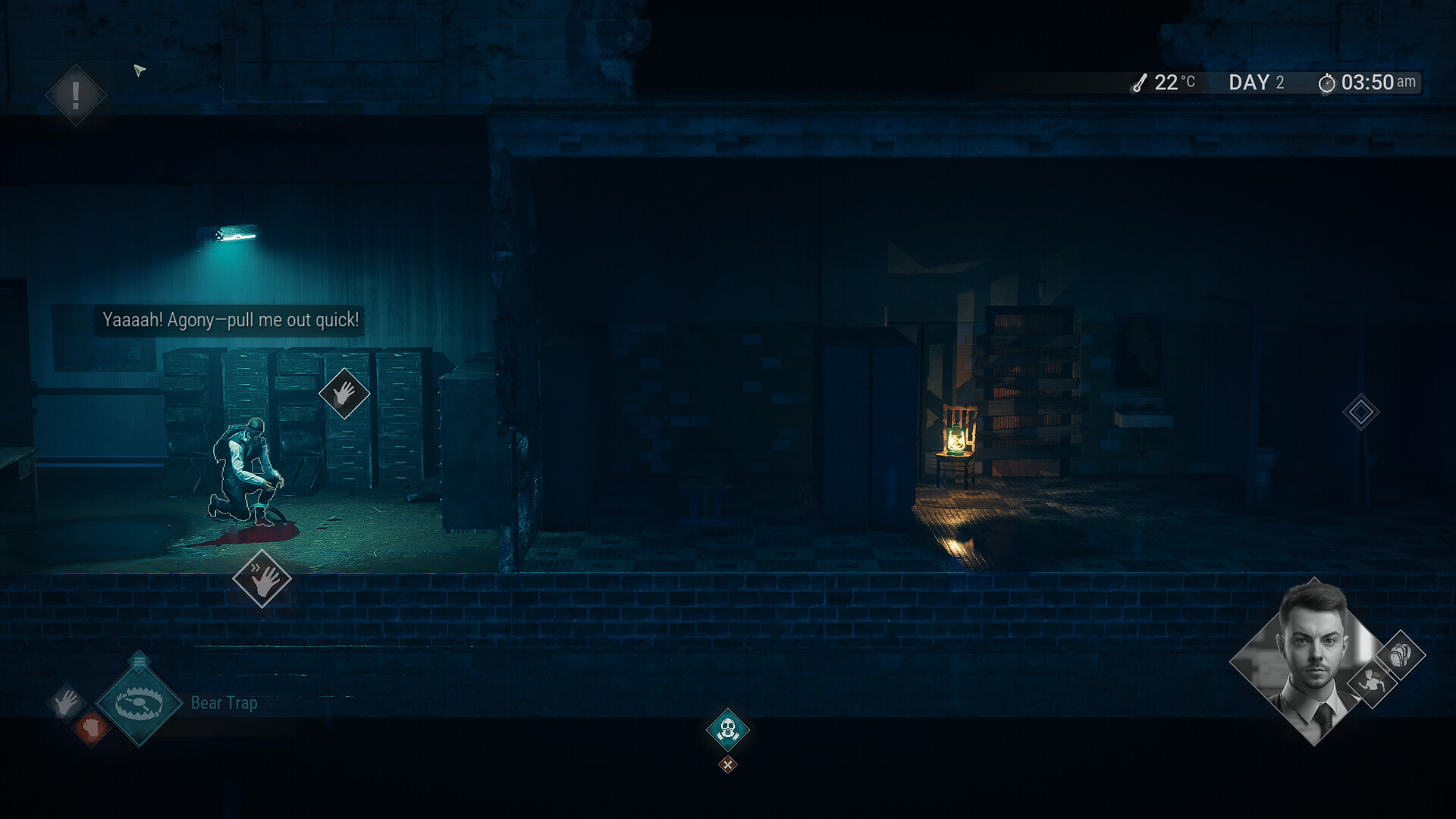Use the hand interaction marker over the cabinets
The width and height of the screenshot is (1456, 819).
coord(344,394)
